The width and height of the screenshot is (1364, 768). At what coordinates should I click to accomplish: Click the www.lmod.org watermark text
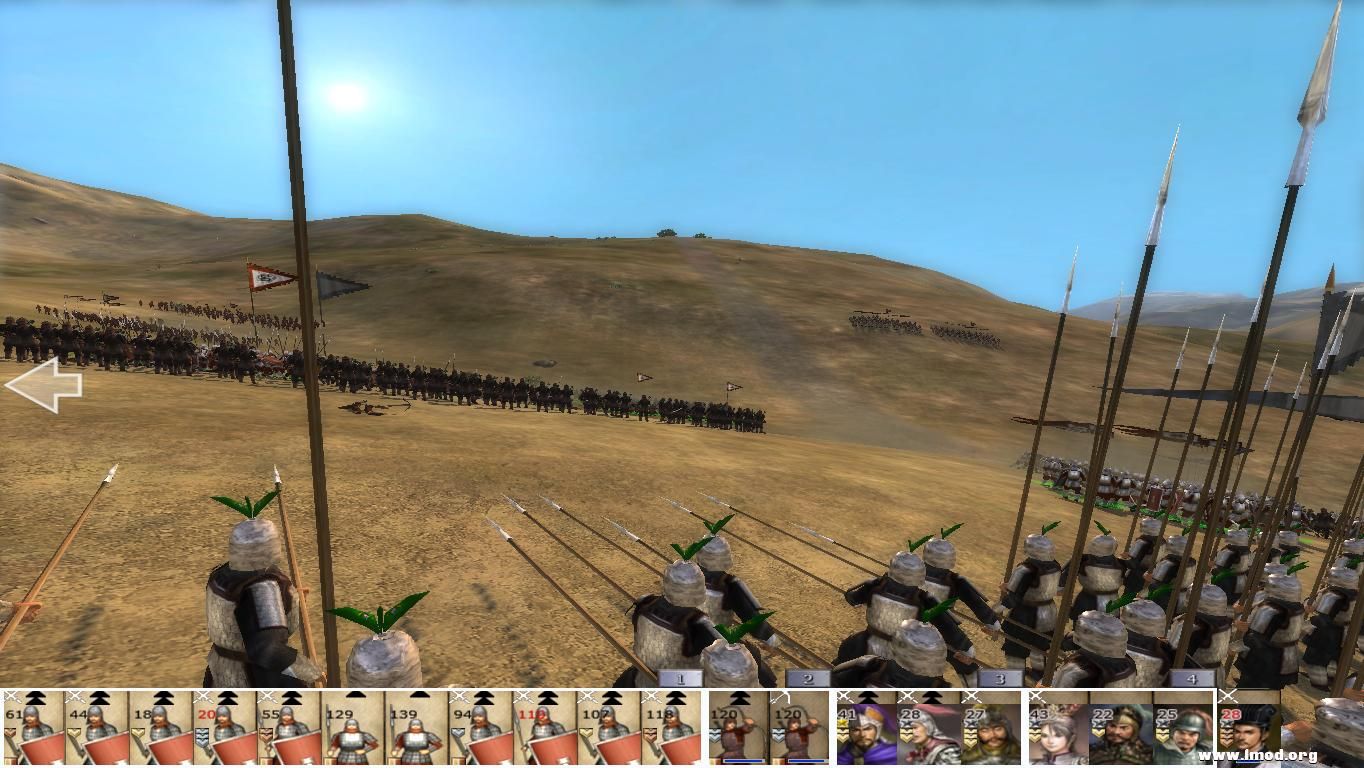point(1257,753)
